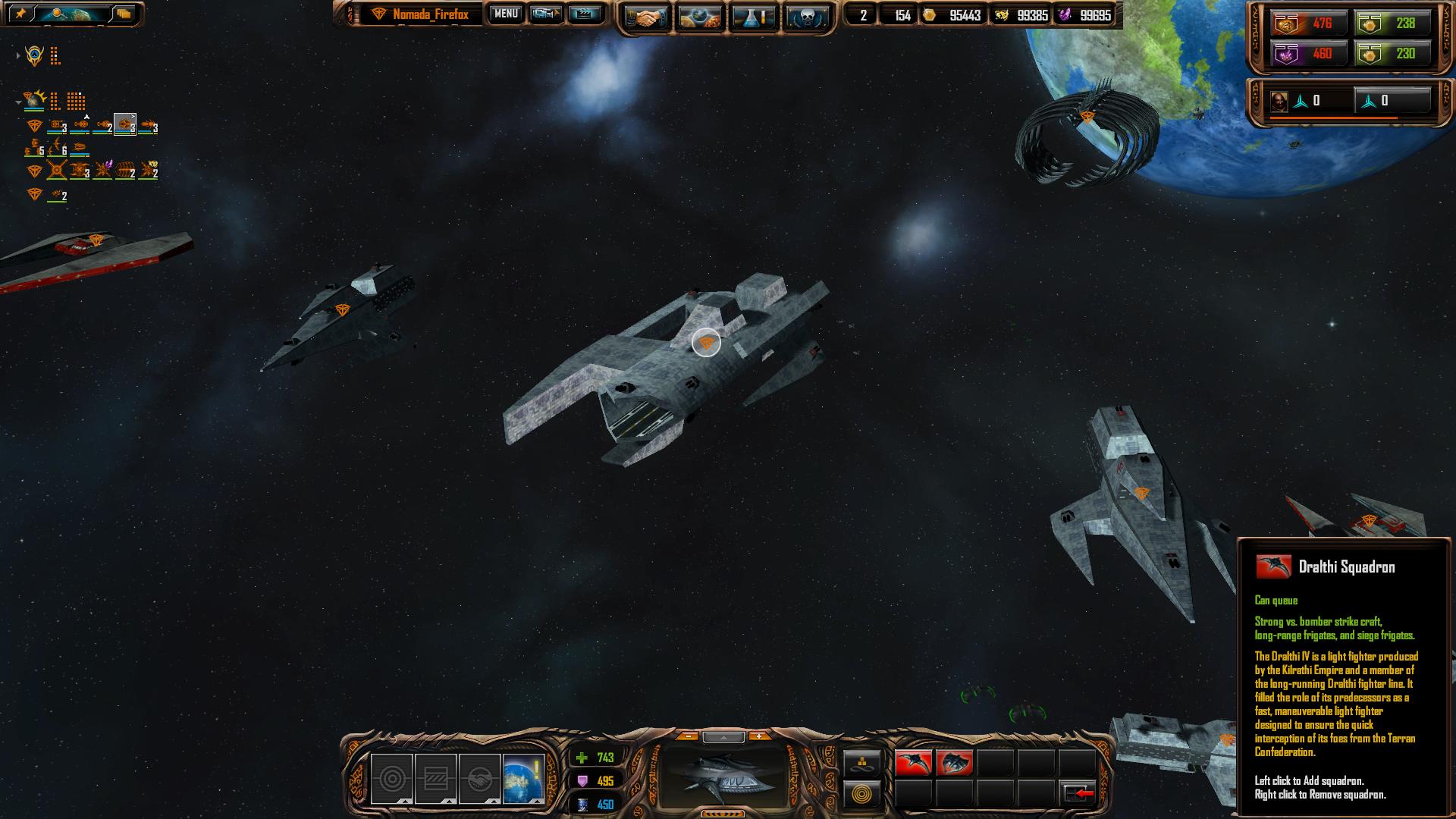Select the highlighted carrier ship group icon

tap(125, 124)
